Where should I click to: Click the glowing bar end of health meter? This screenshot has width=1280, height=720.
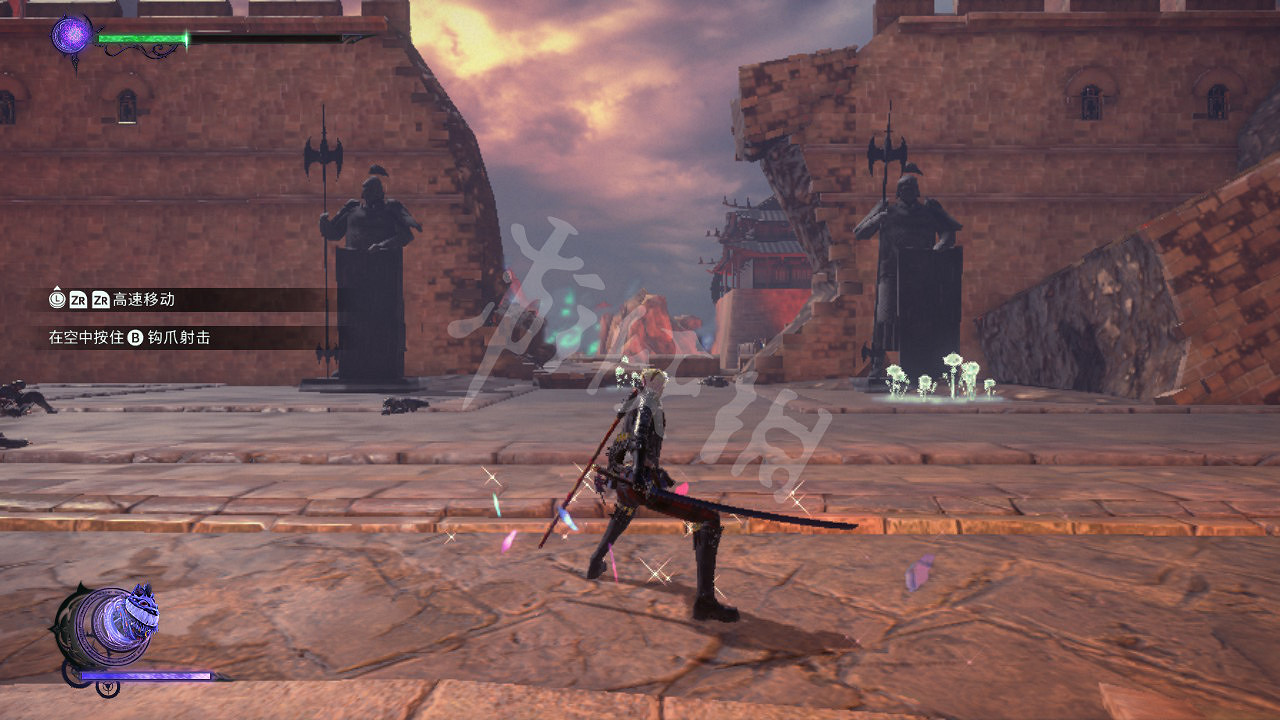pyautogui.click(x=185, y=38)
